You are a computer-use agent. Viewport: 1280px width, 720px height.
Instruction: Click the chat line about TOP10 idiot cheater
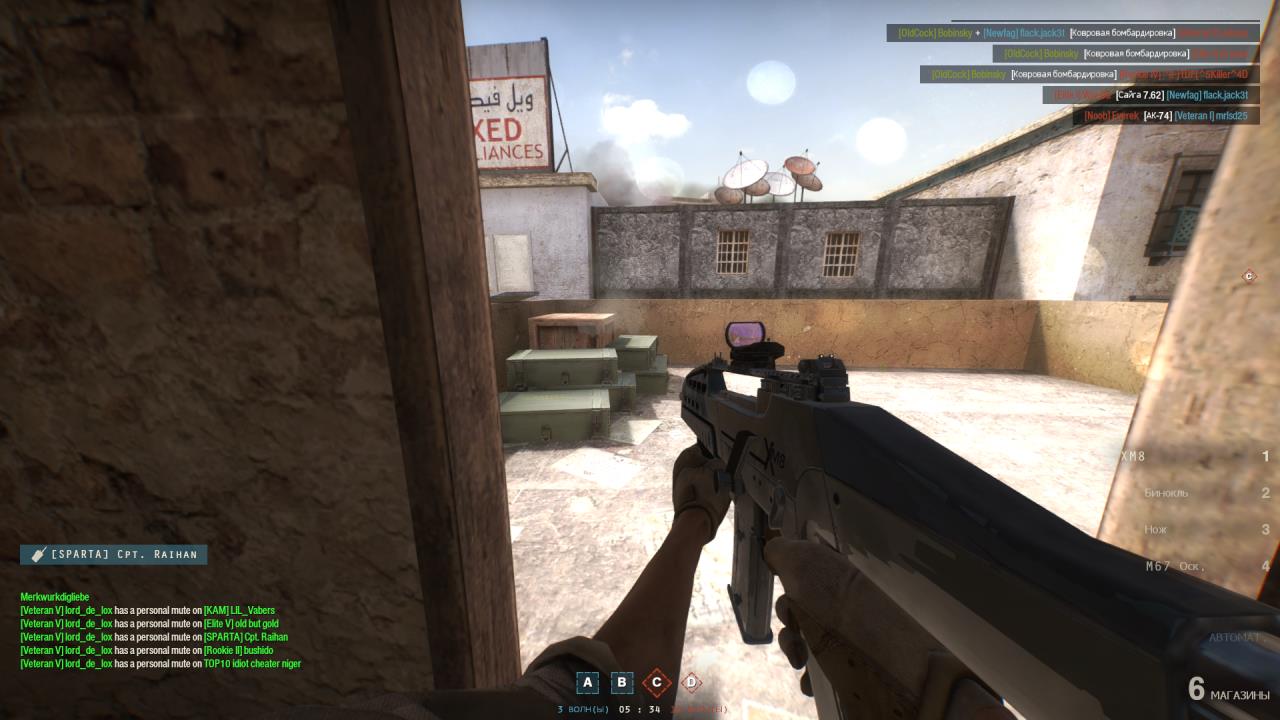pos(160,663)
